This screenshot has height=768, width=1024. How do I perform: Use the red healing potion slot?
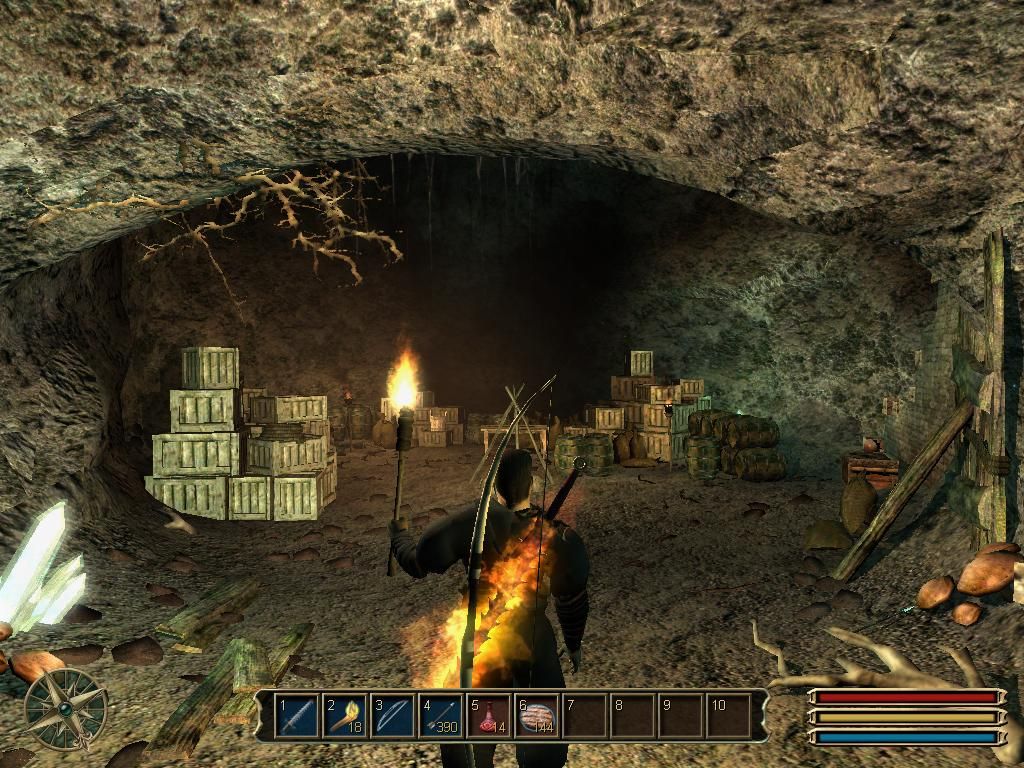489,716
